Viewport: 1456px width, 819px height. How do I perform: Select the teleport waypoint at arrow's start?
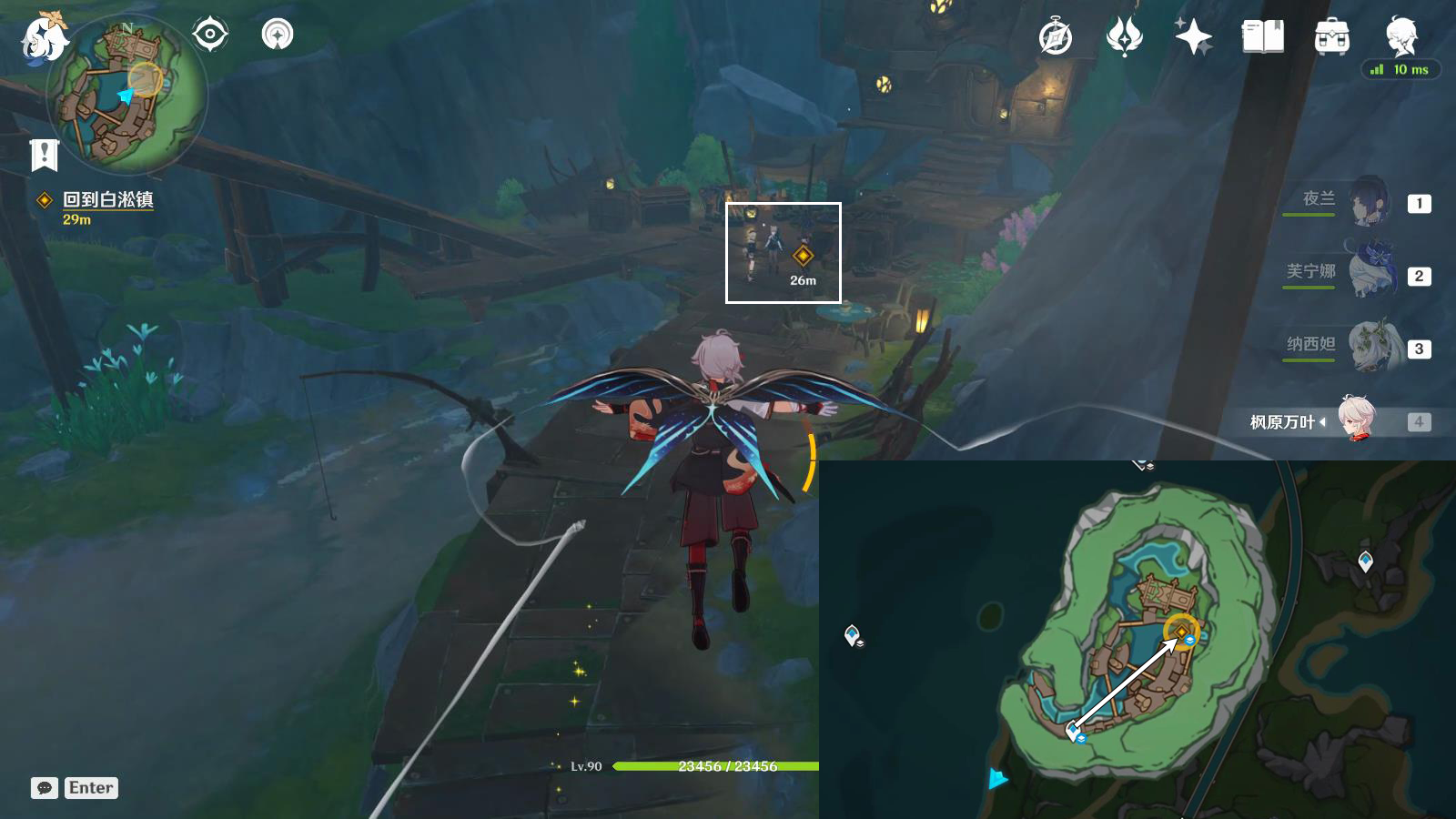1073,729
